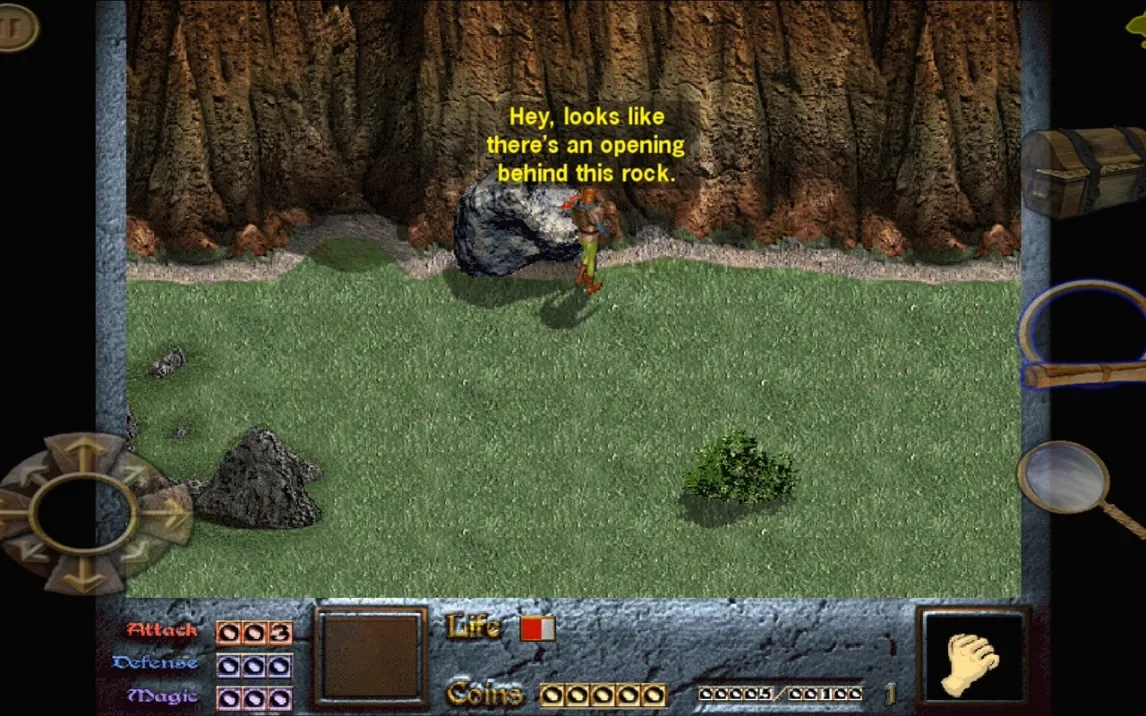Click the up arrow on the movement pad

[x=83, y=453]
